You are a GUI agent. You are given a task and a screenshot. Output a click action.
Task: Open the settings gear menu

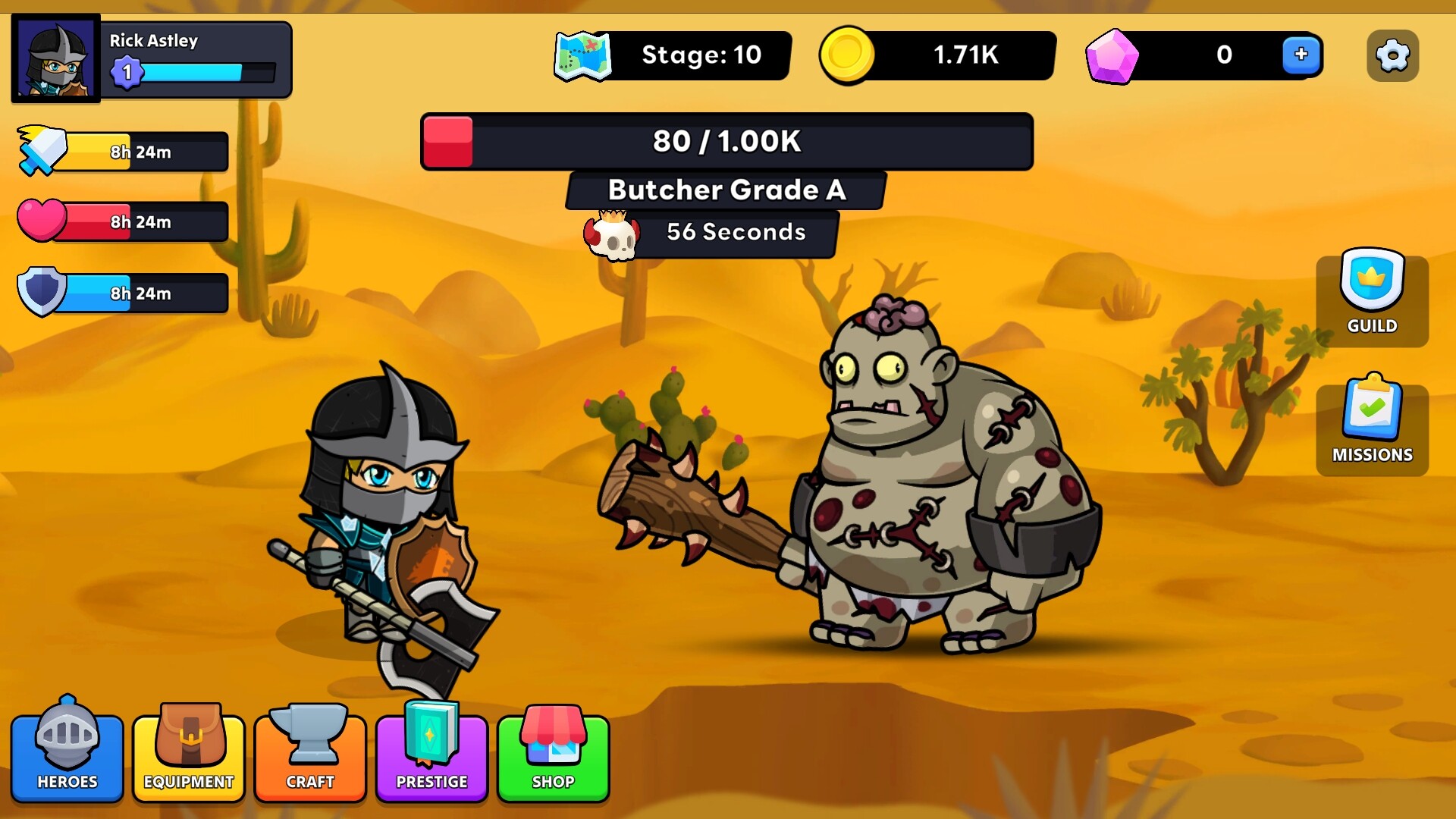tap(1392, 55)
